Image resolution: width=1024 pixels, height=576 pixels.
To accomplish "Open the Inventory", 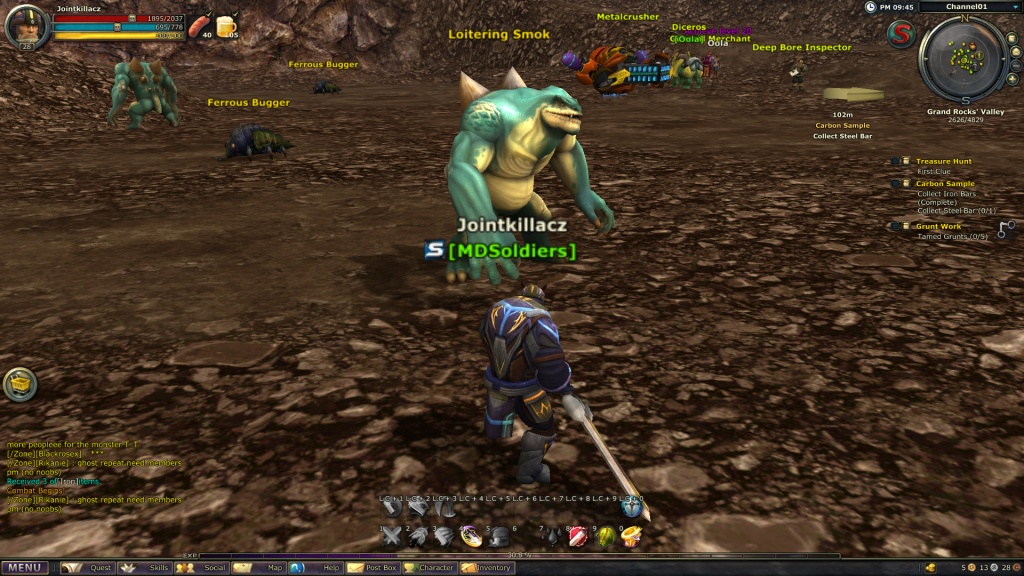I will tap(488, 568).
